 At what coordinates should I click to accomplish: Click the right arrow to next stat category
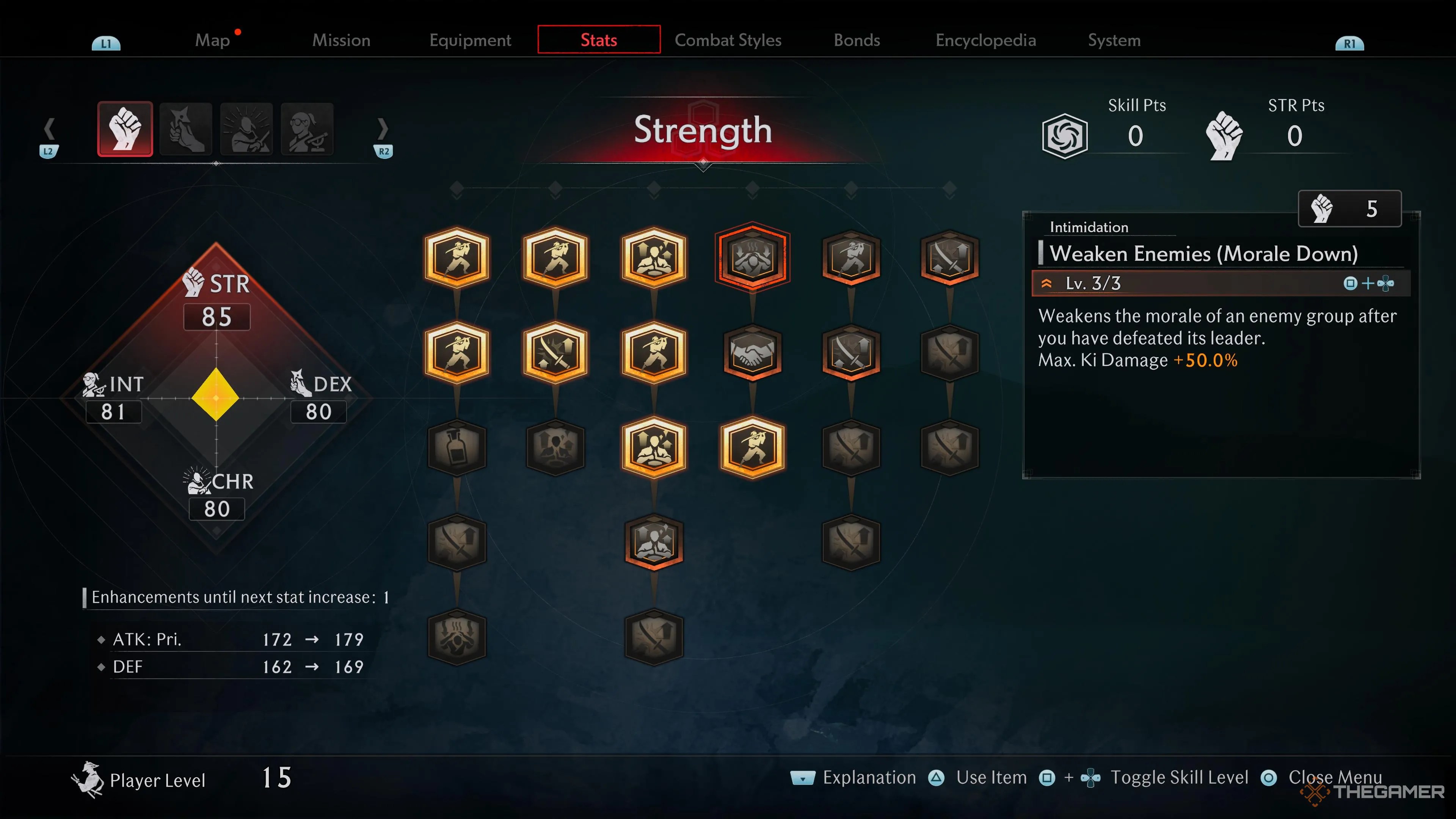click(384, 129)
